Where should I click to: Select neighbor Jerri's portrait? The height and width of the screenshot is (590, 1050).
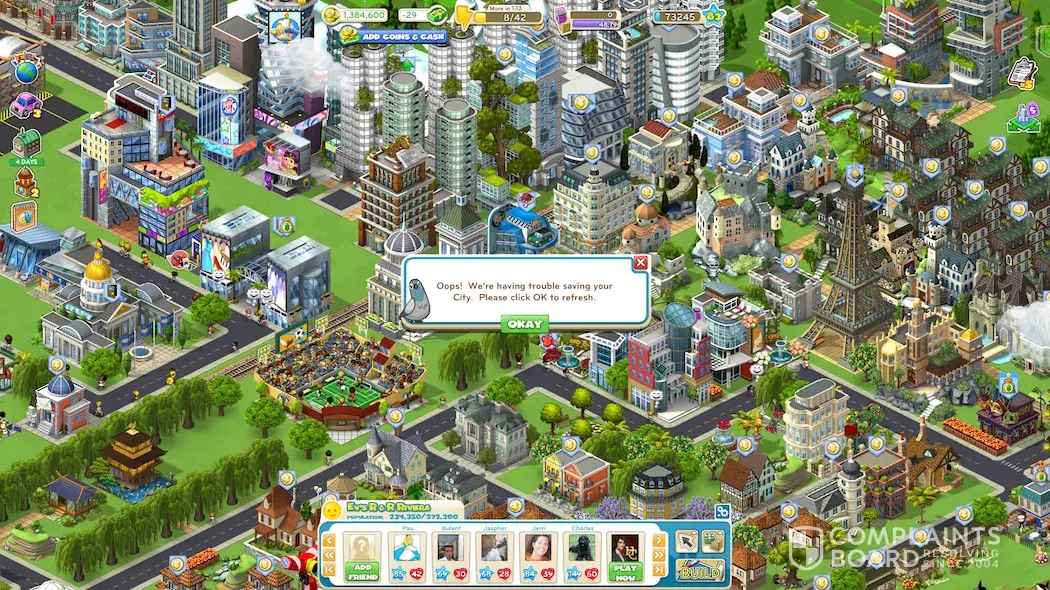(536, 550)
